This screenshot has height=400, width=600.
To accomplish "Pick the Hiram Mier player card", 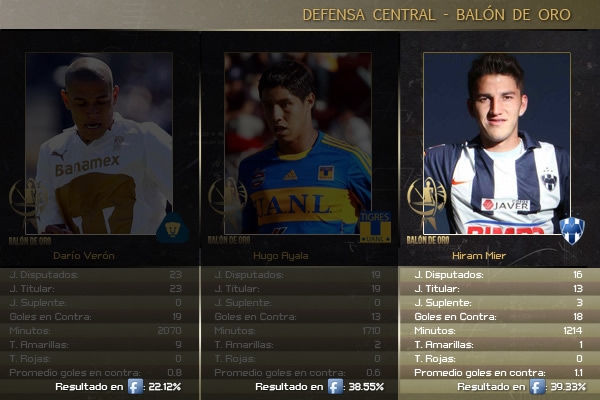I will [x=497, y=143].
